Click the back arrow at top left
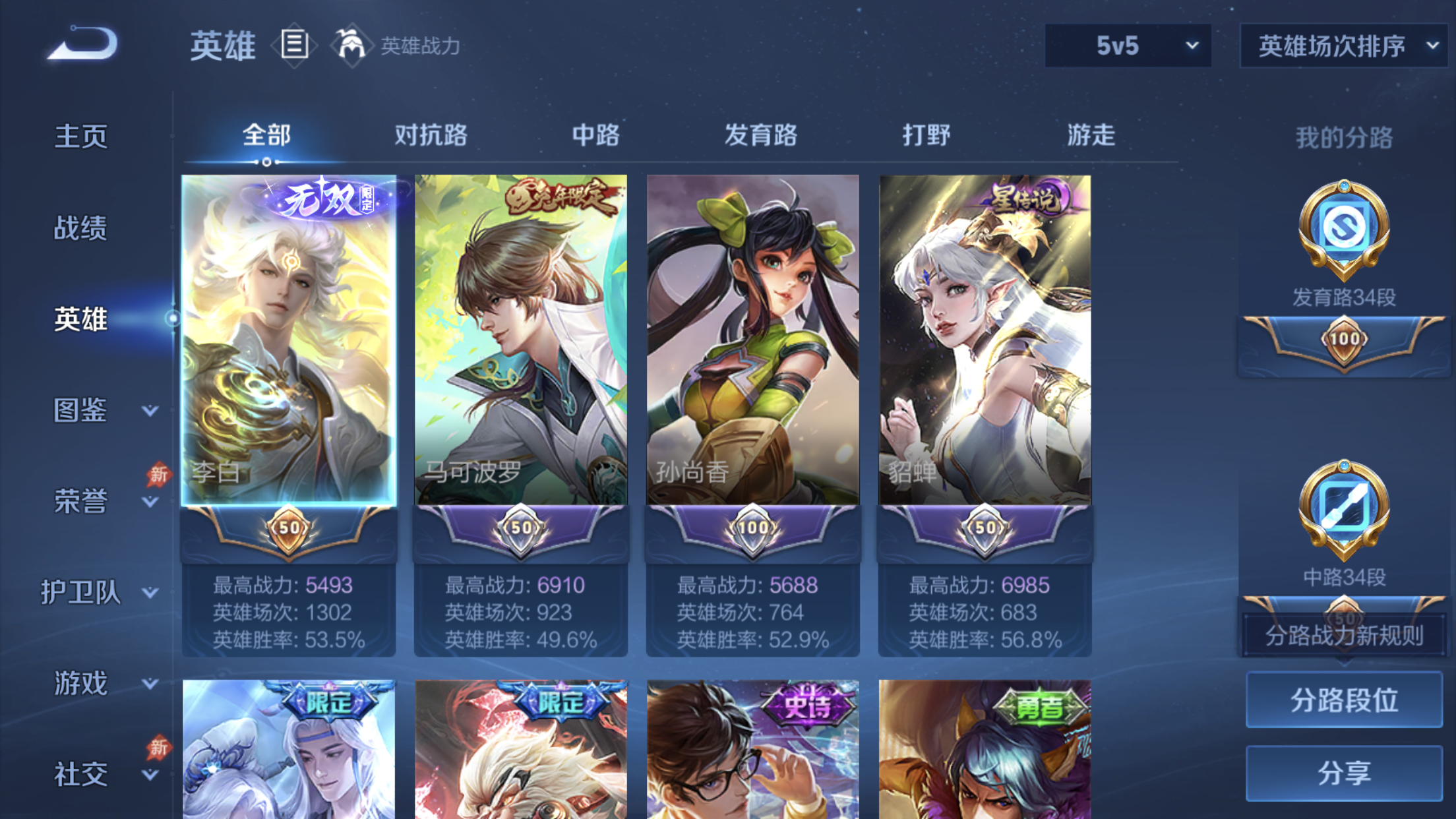 pyautogui.click(x=82, y=43)
